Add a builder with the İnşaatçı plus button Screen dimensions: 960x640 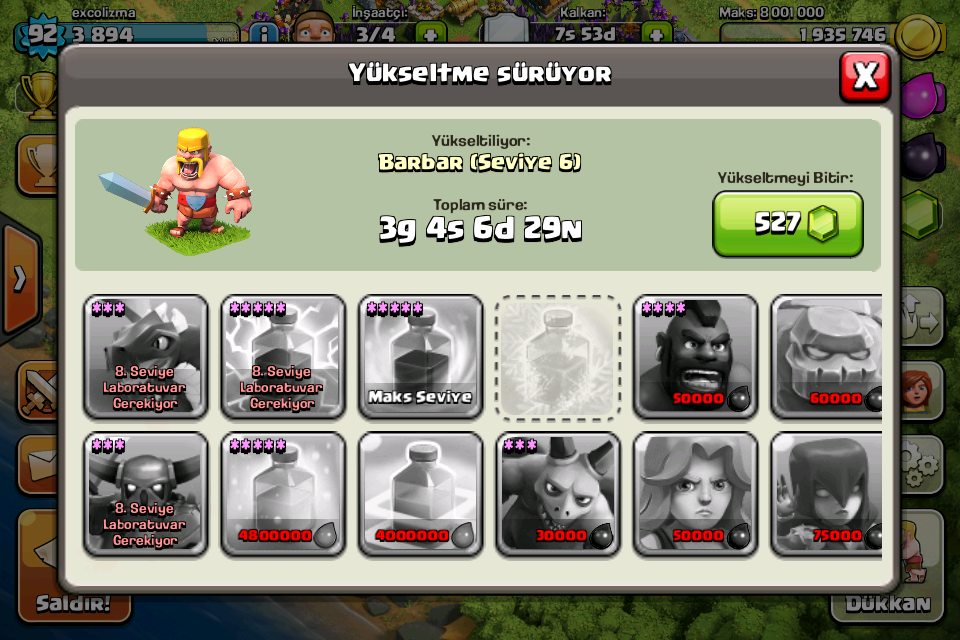coord(430,35)
